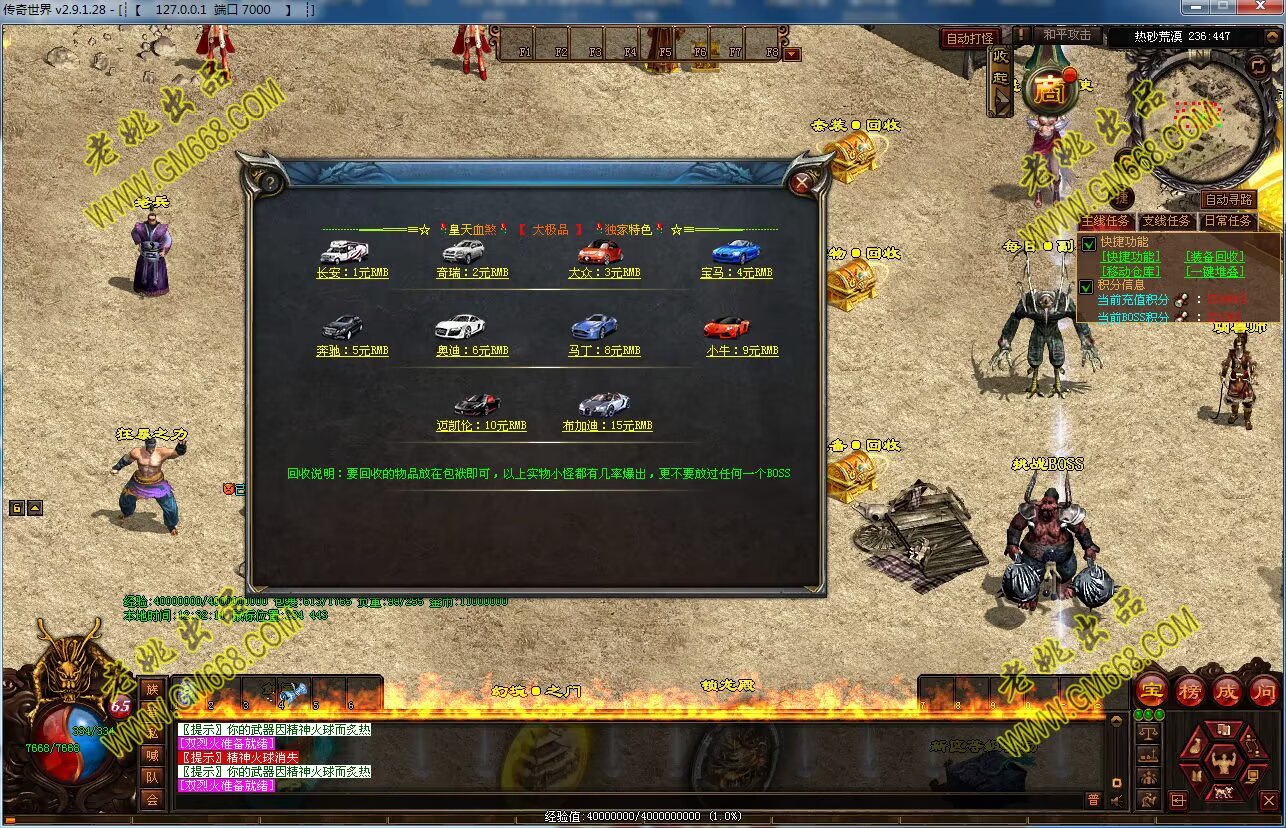This screenshot has width=1286, height=828.
Task: Select the 喊 shout chat channel
Action: click(x=152, y=755)
